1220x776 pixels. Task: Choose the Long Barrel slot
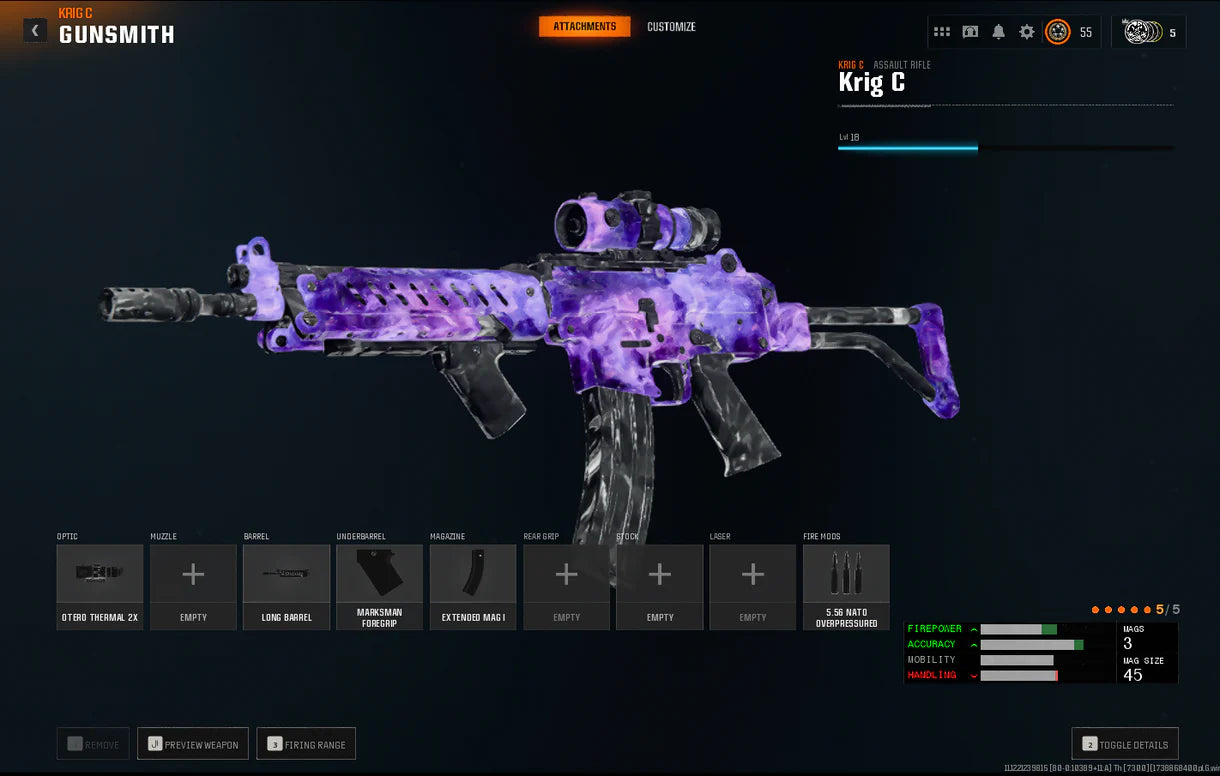click(x=286, y=586)
